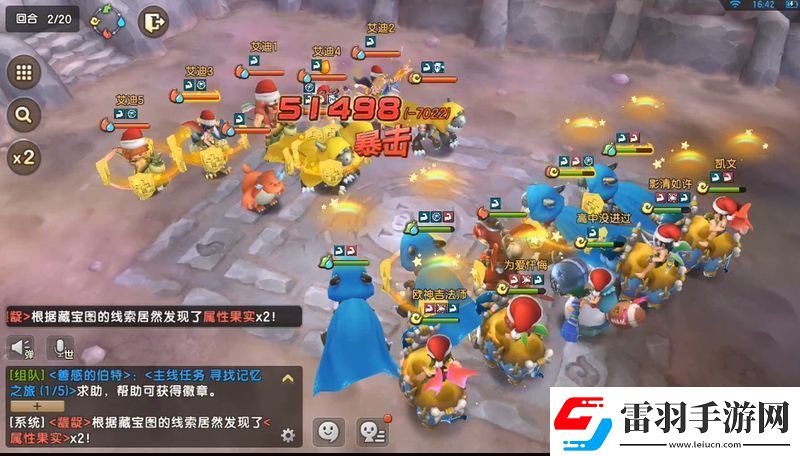Toggle the speaker barrage button

(22, 348)
